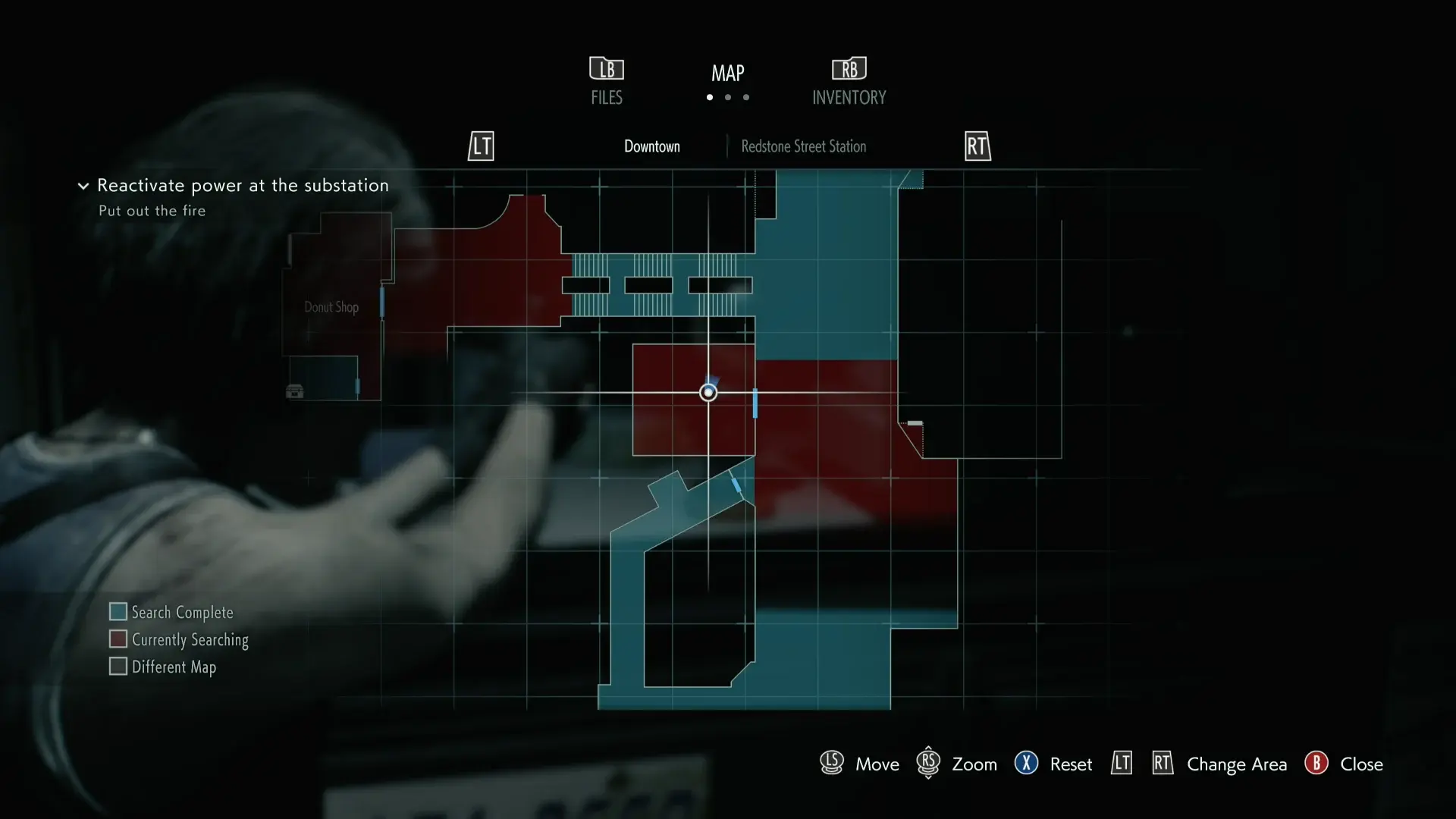Viewport: 1456px width, 819px height.
Task: Select the item box icon on map
Action: coord(294,391)
